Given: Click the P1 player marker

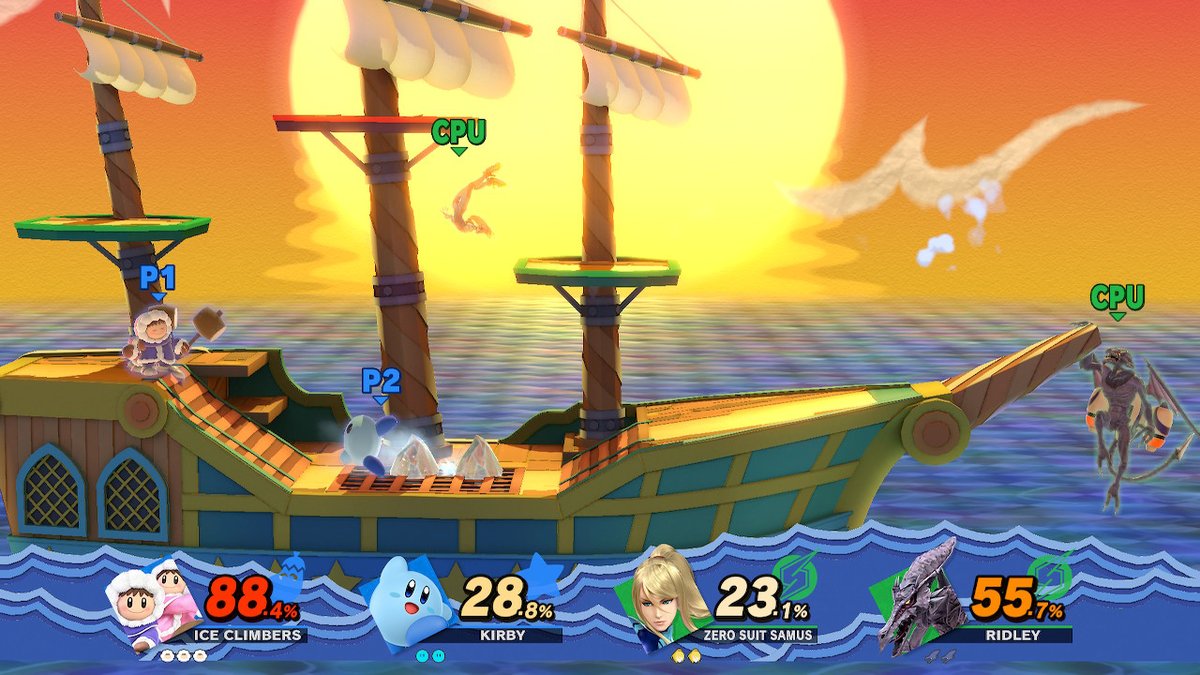Looking at the screenshot, I should [157, 279].
